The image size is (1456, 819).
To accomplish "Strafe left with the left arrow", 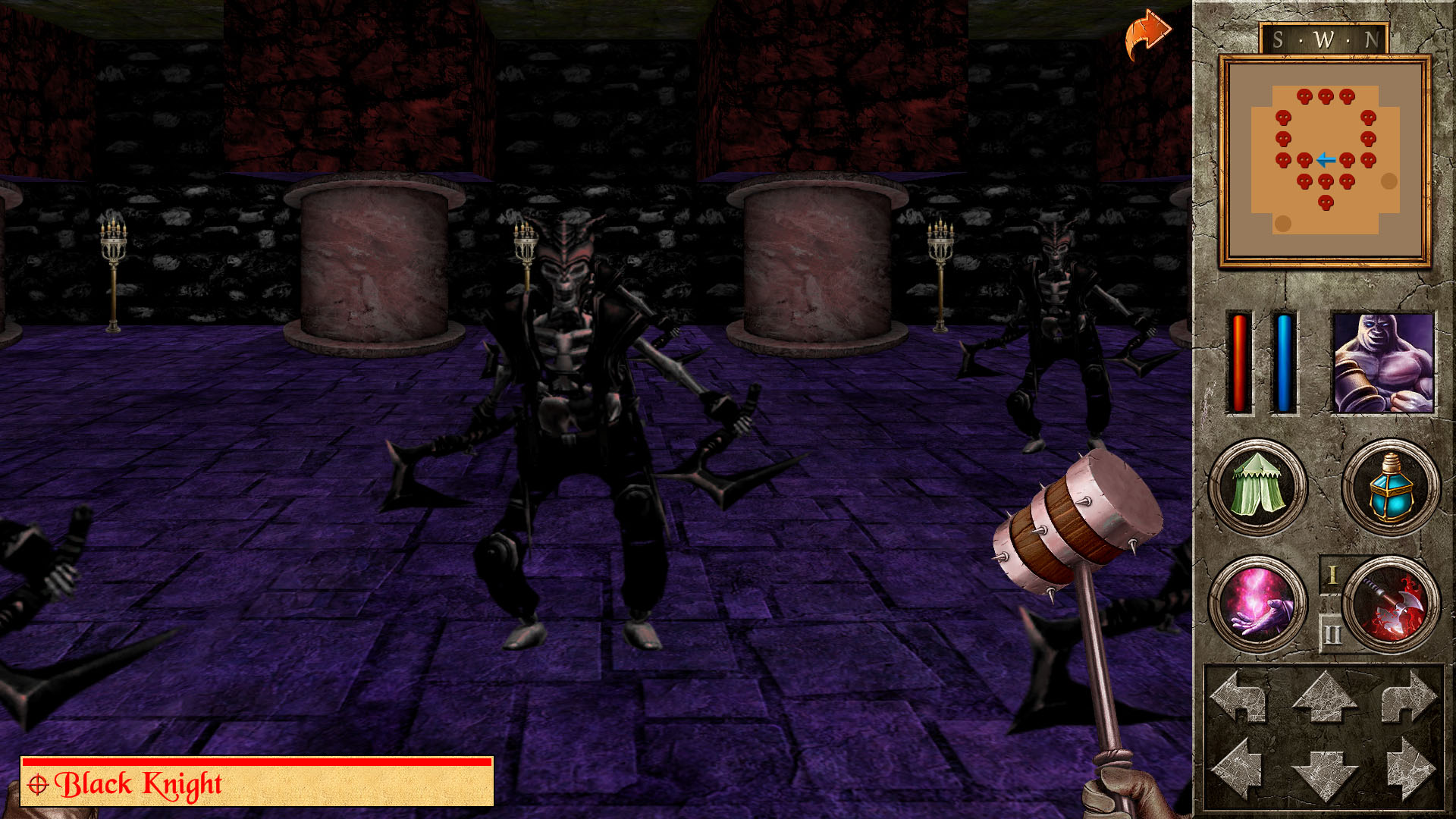I will click(x=1238, y=768).
